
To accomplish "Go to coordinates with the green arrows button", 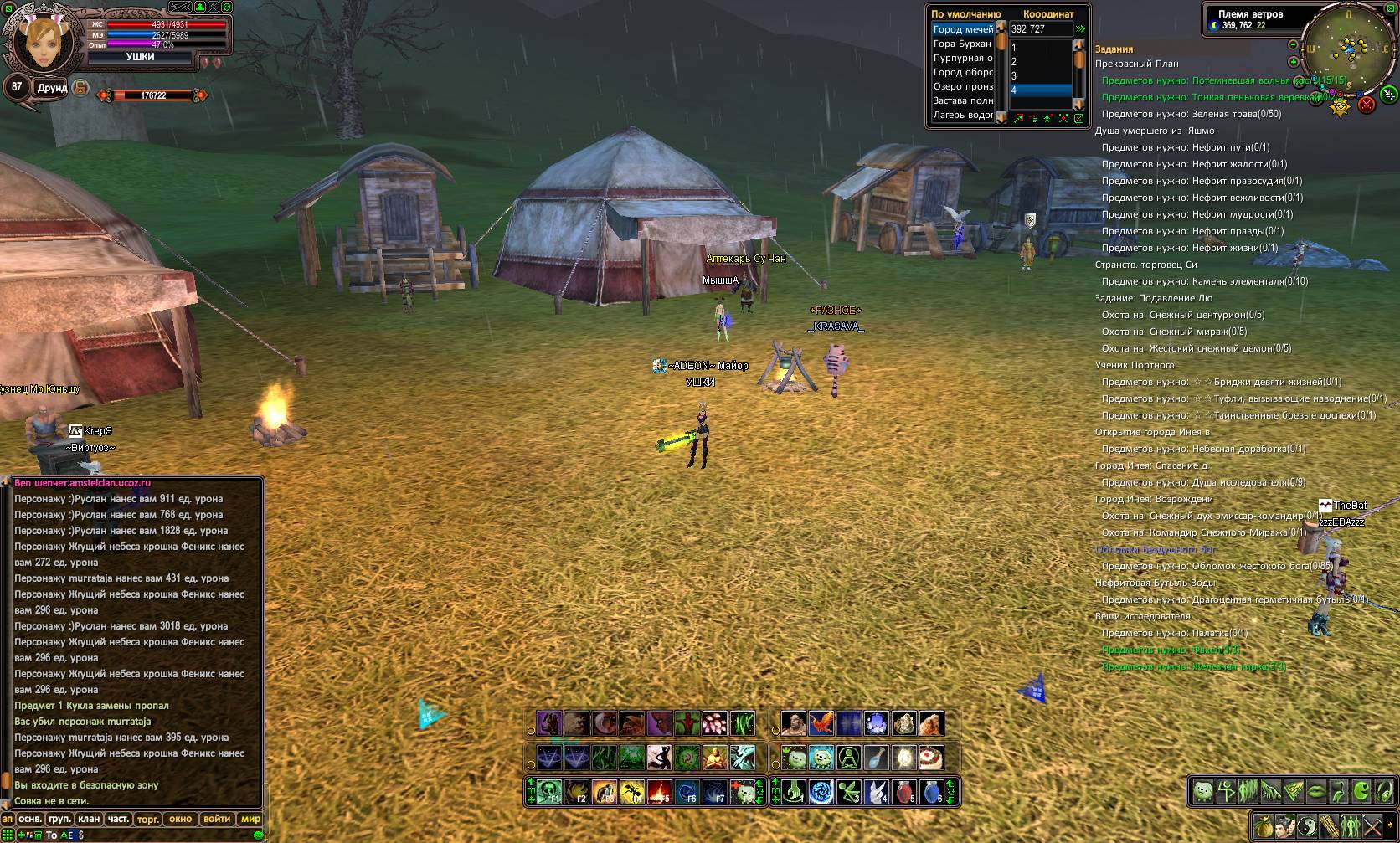I will (x=1081, y=29).
